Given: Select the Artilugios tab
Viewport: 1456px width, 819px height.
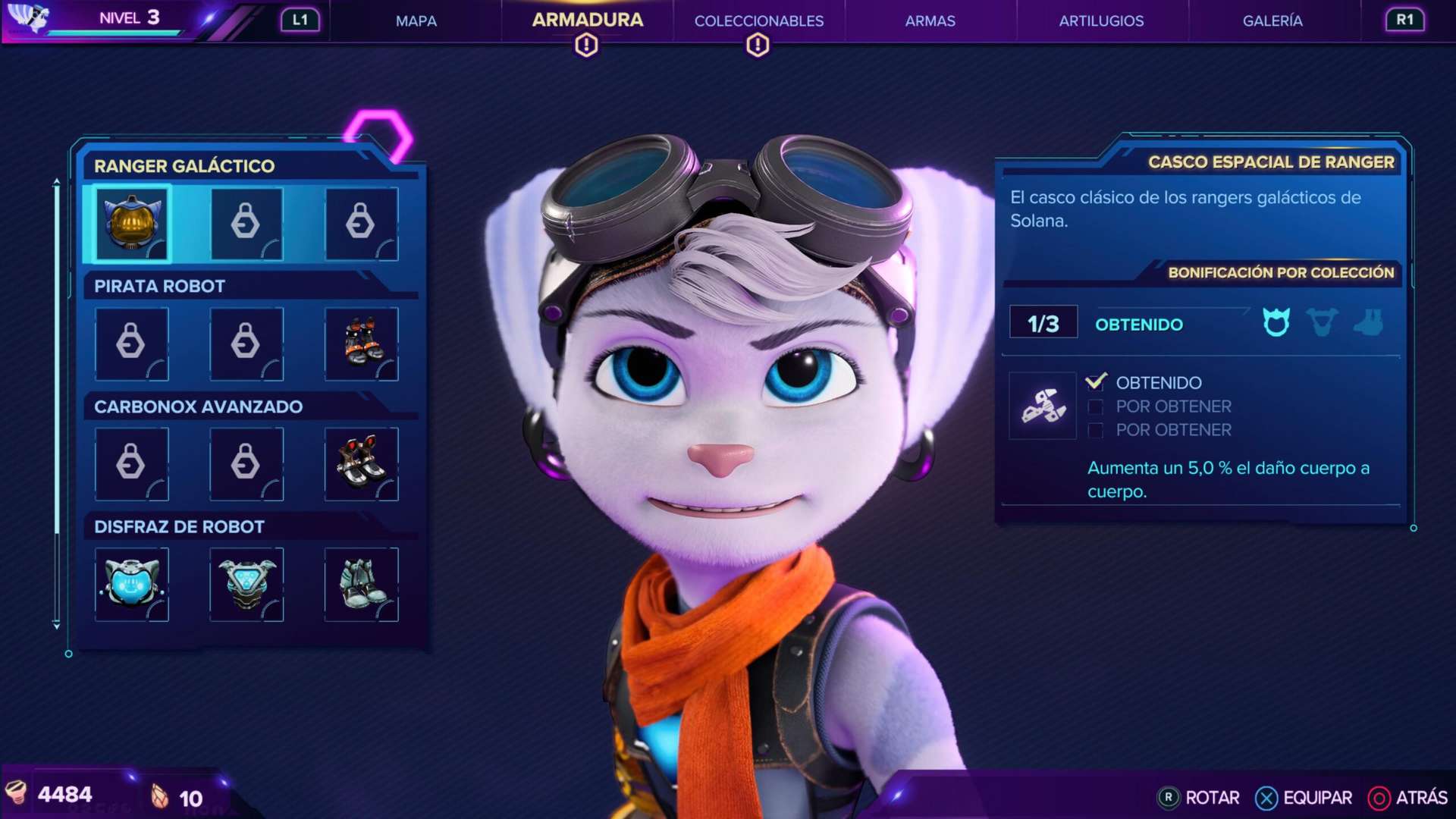Looking at the screenshot, I should click(x=1101, y=21).
